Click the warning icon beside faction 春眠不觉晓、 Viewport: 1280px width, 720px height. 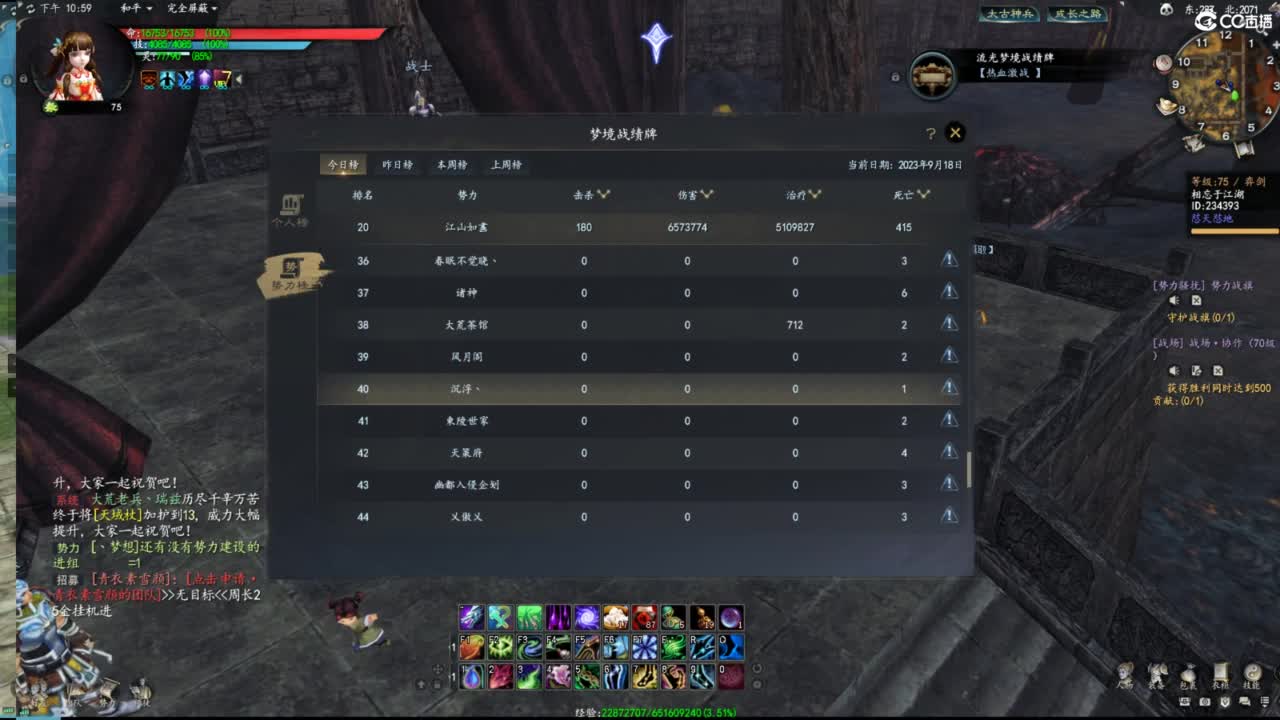[x=948, y=260]
